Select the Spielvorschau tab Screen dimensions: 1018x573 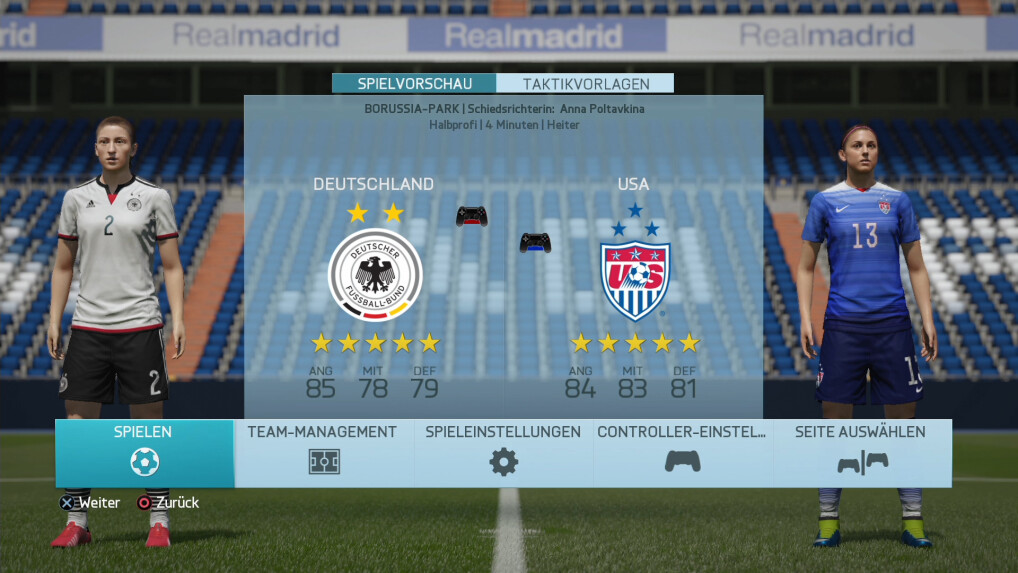point(414,84)
